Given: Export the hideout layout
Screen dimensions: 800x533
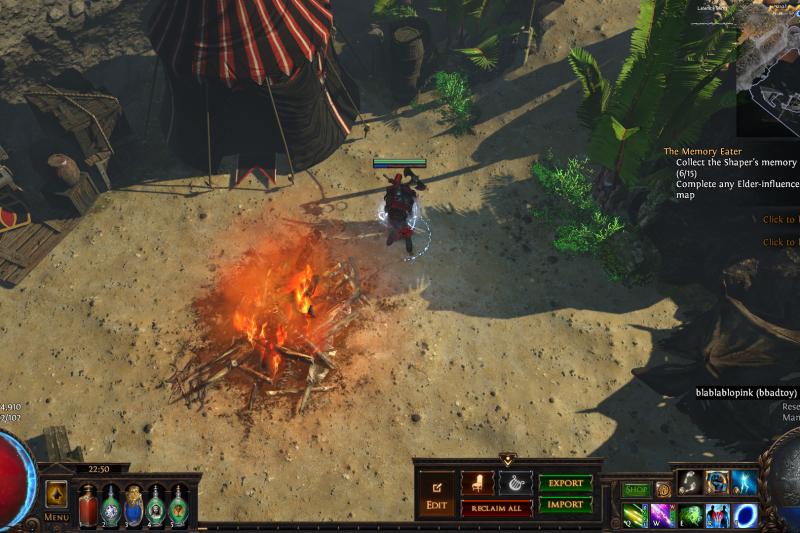Looking at the screenshot, I should point(565,483).
